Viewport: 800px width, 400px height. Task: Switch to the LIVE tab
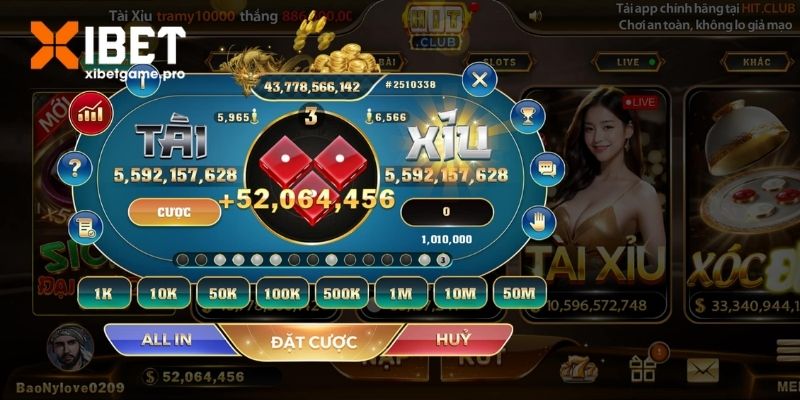tap(628, 62)
